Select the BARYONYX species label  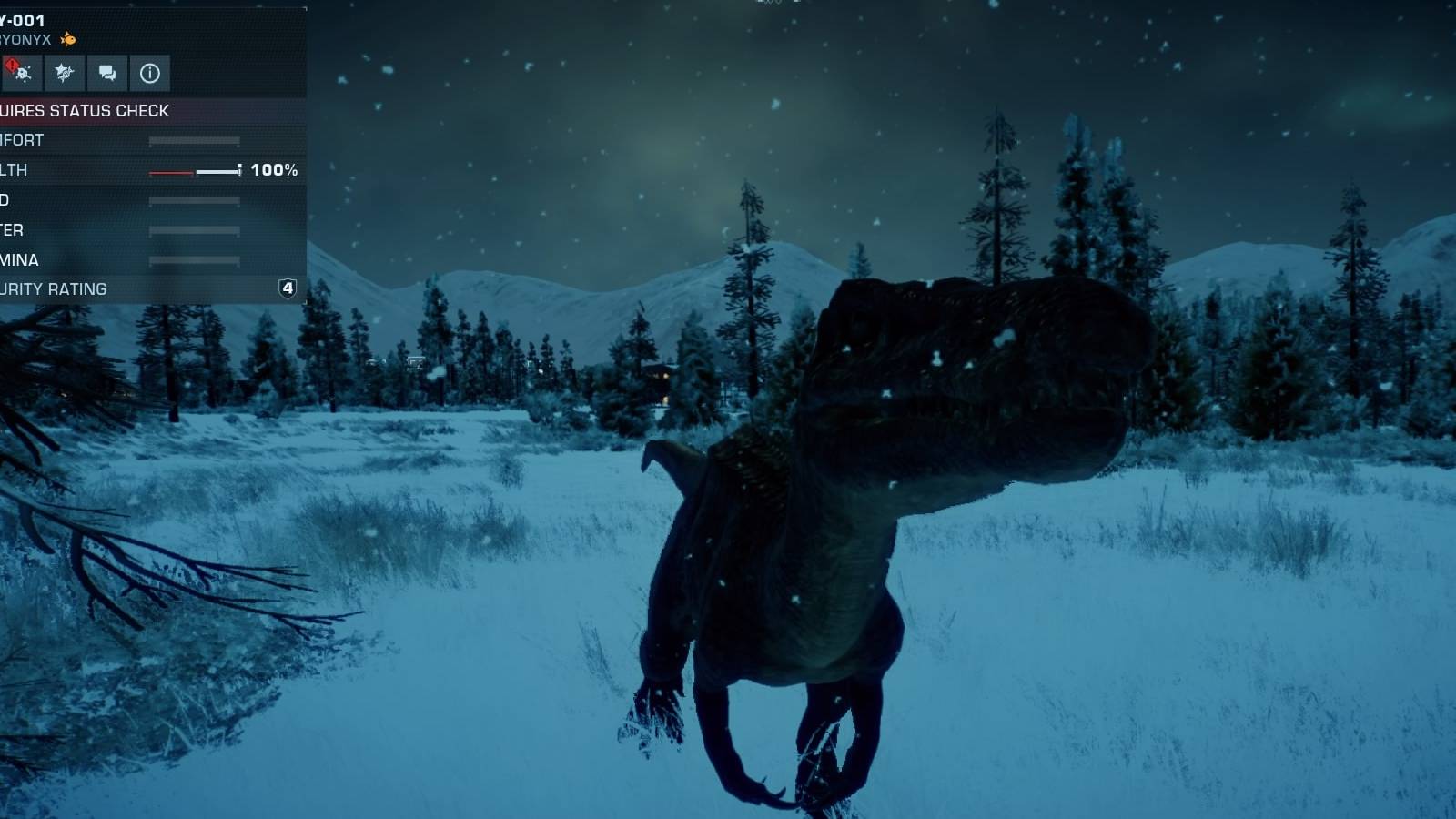[23, 40]
